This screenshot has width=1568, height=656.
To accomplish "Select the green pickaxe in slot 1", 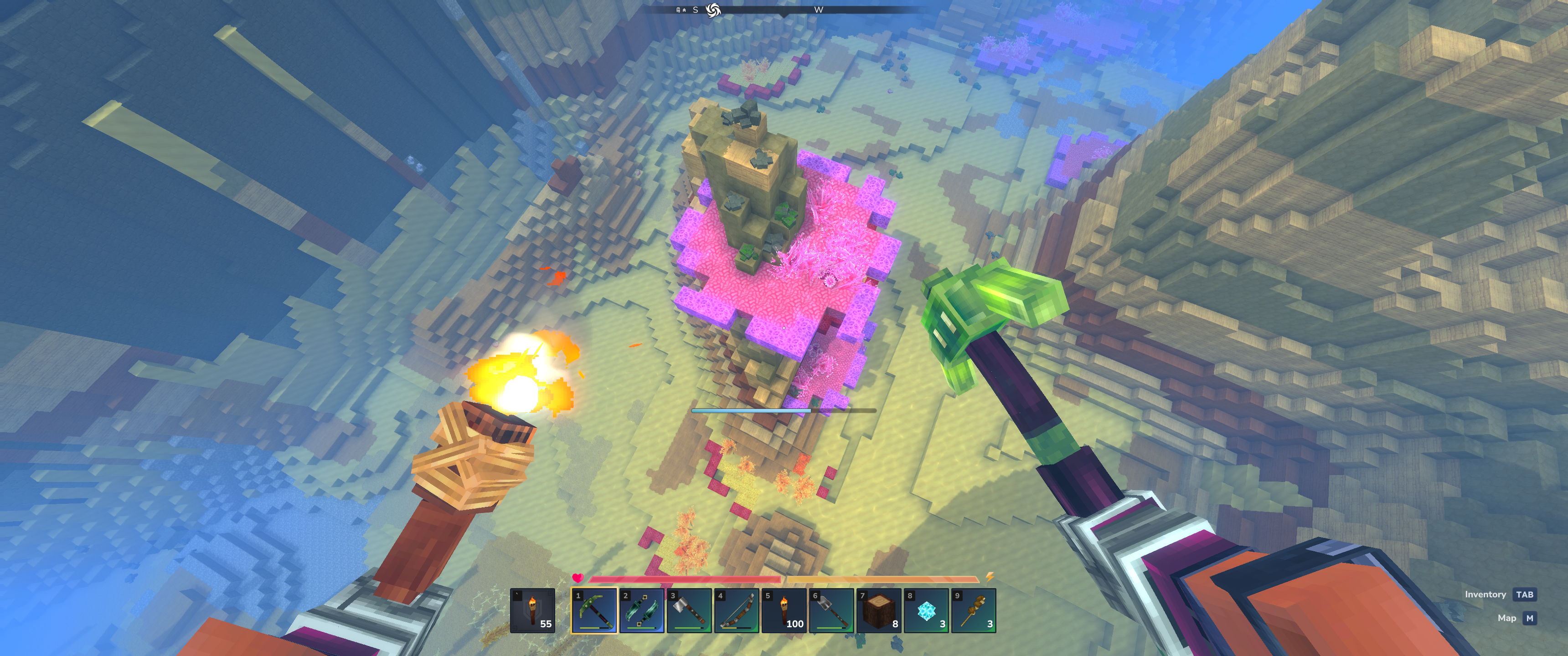I will point(594,610).
